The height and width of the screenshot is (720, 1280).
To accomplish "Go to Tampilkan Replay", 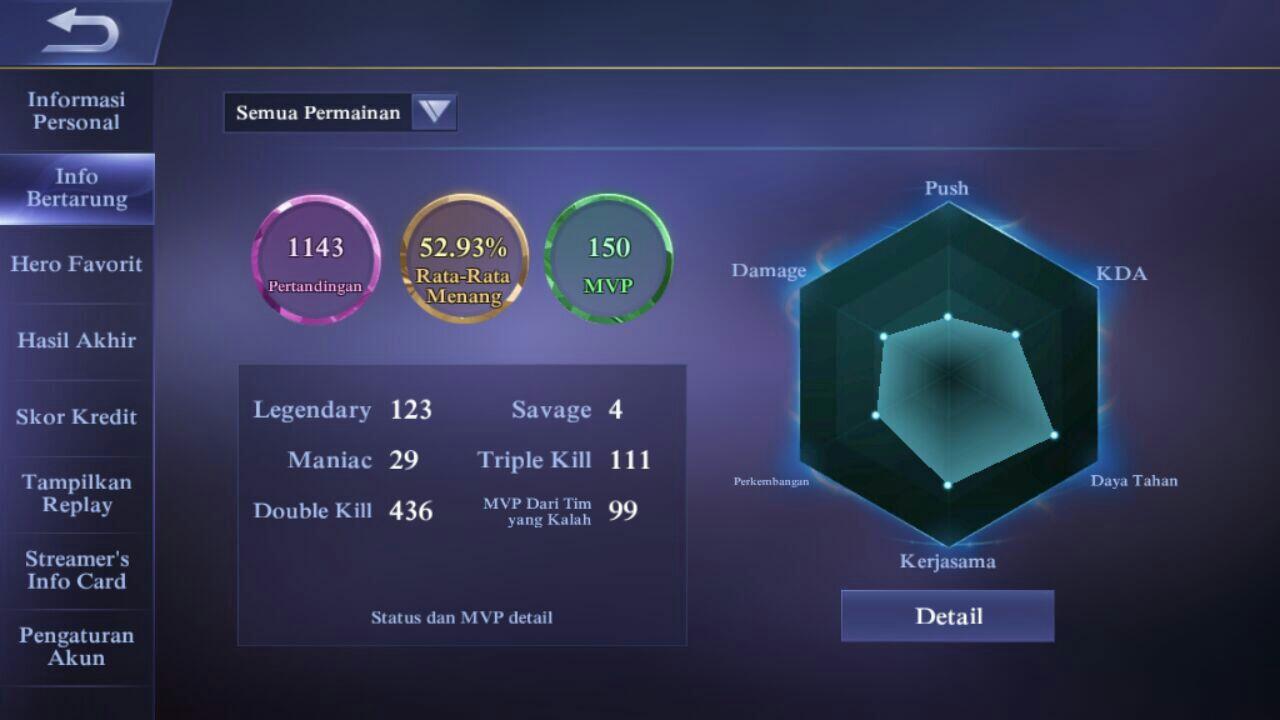I will [x=77, y=494].
